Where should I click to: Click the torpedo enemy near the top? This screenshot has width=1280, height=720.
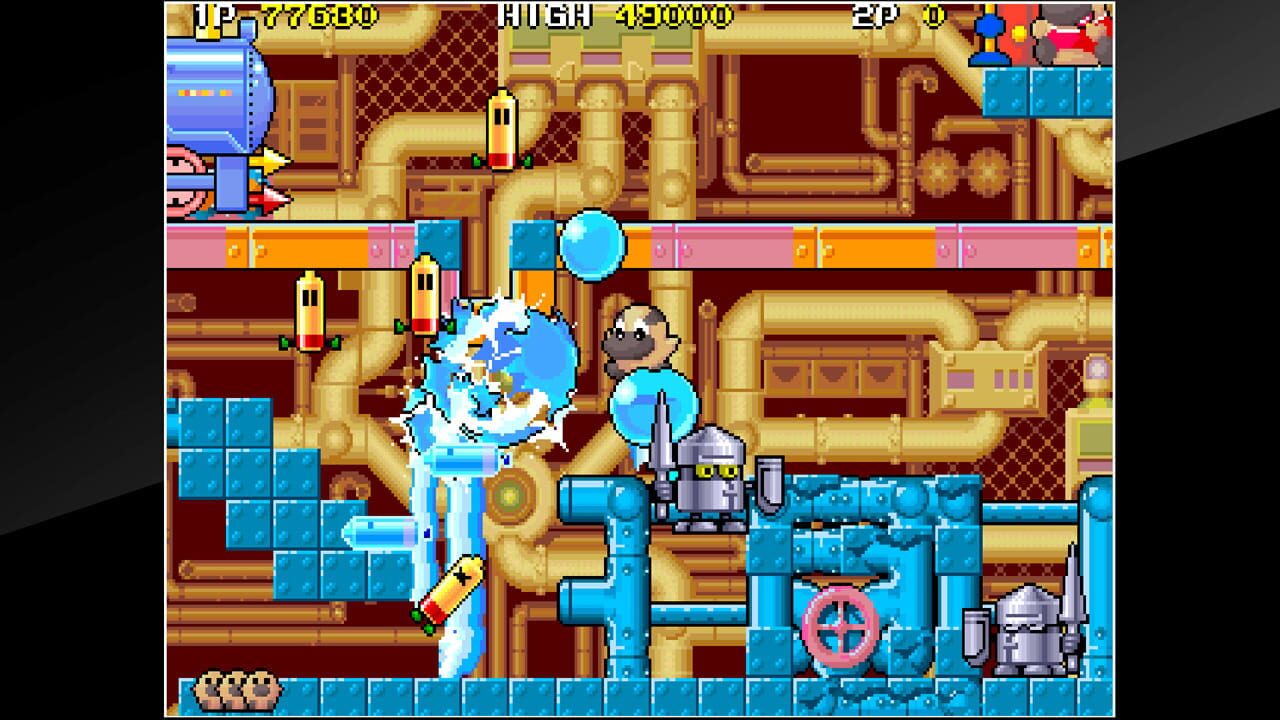tap(503, 128)
